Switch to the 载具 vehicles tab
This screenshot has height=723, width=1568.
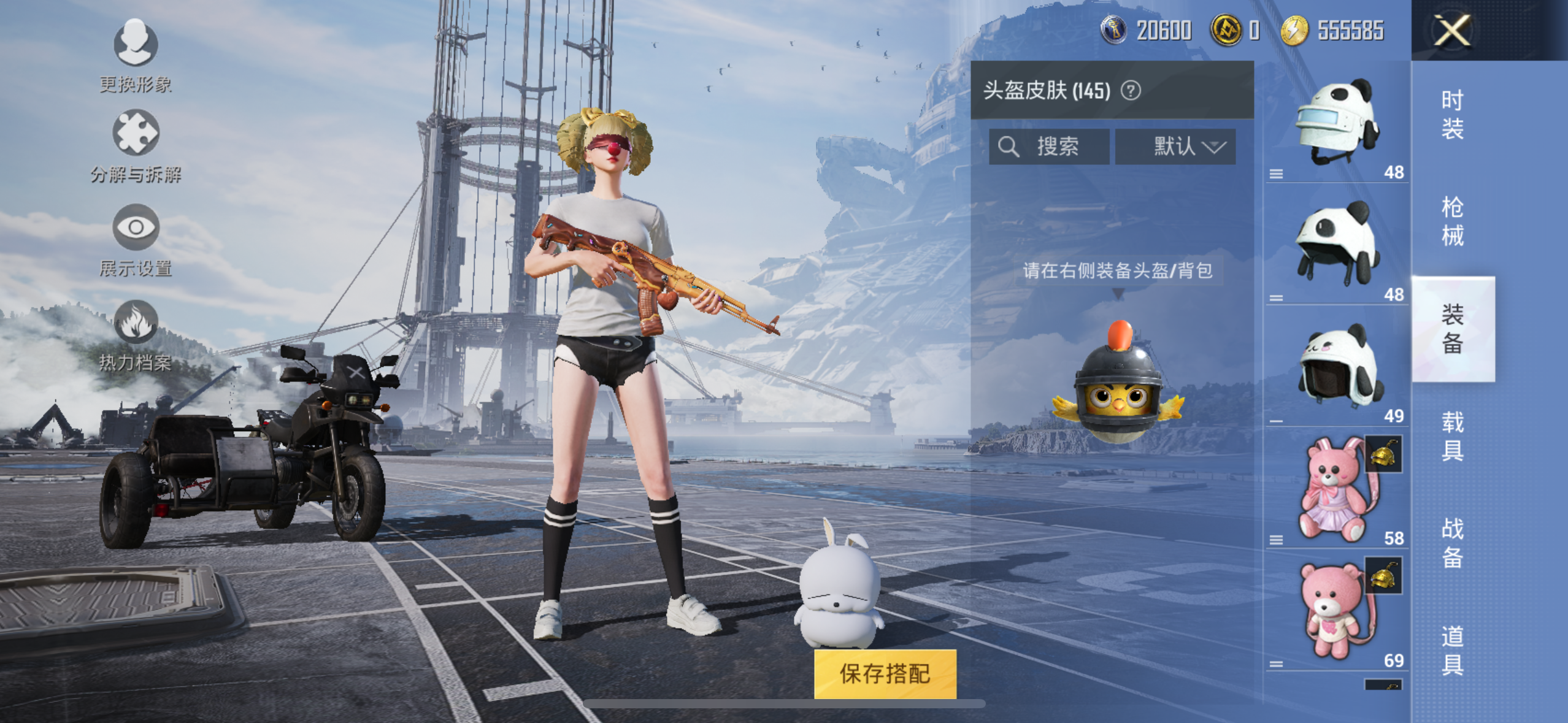1452,436
